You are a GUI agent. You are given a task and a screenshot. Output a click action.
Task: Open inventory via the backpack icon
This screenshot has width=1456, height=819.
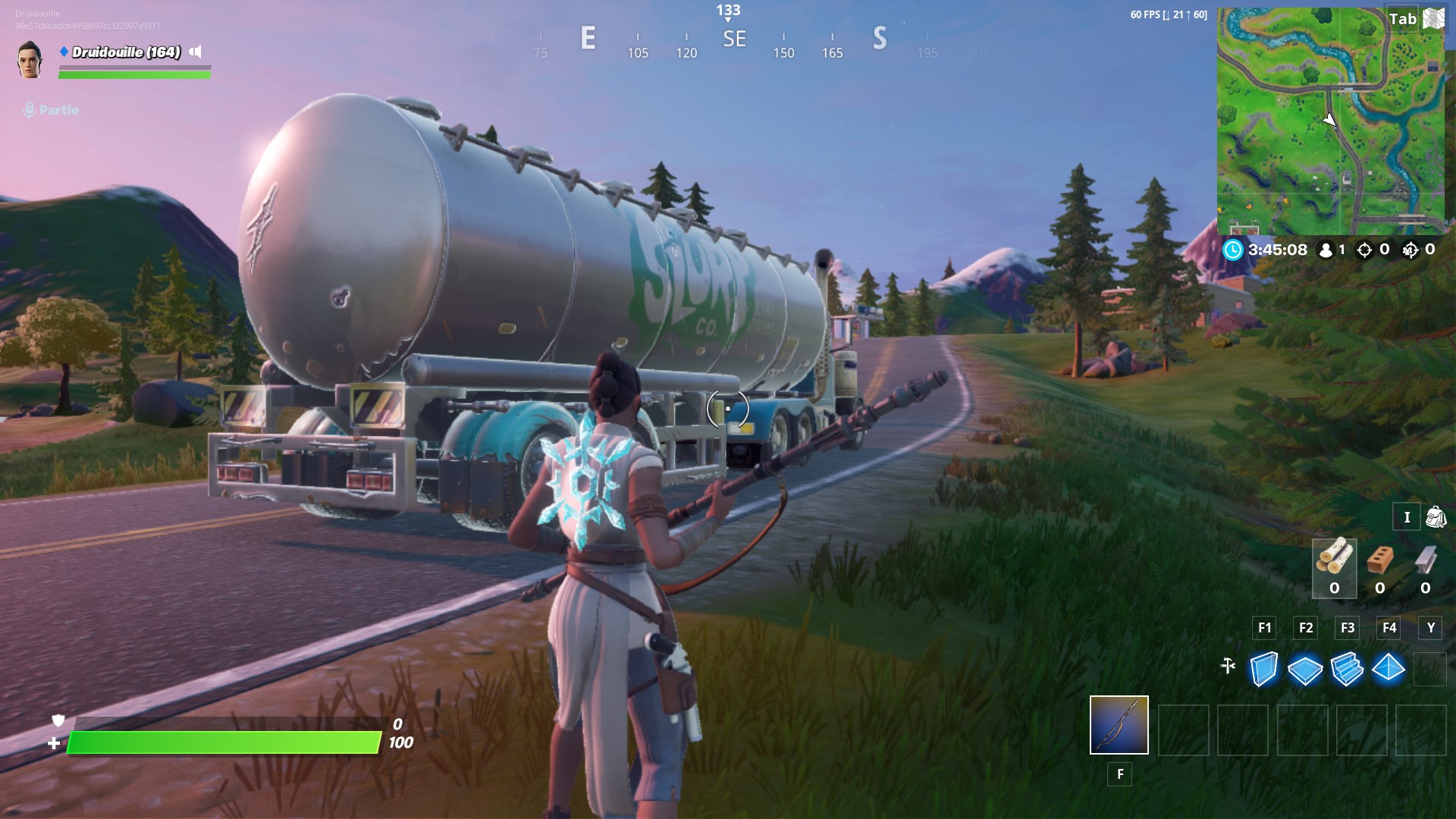coord(1434,516)
